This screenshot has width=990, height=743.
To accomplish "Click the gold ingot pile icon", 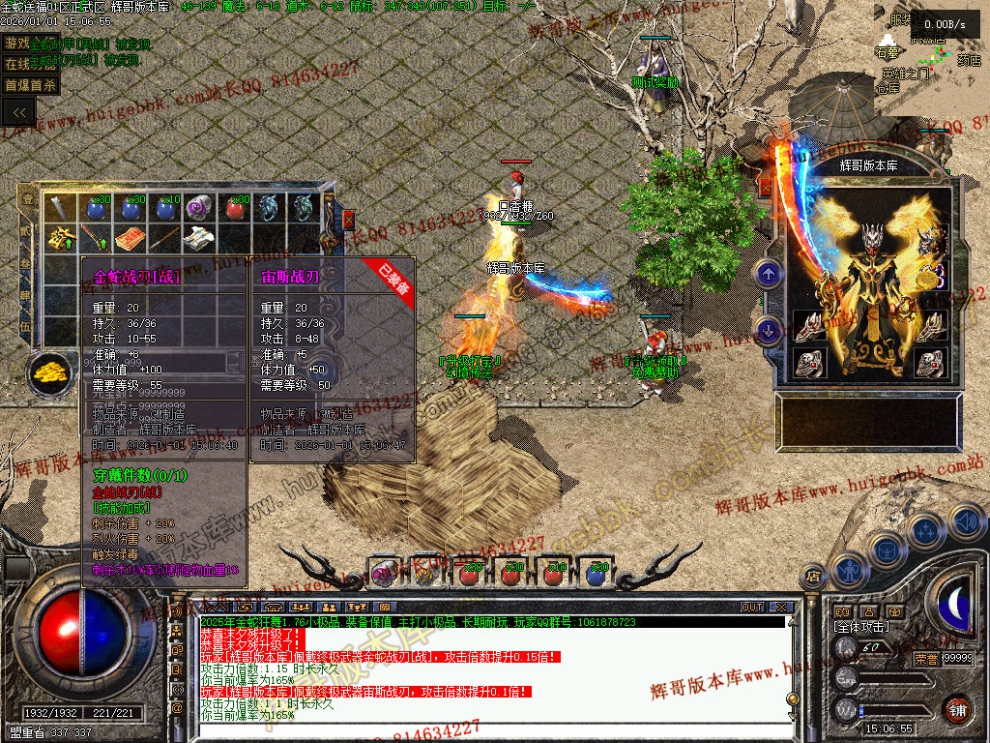I will (x=47, y=374).
